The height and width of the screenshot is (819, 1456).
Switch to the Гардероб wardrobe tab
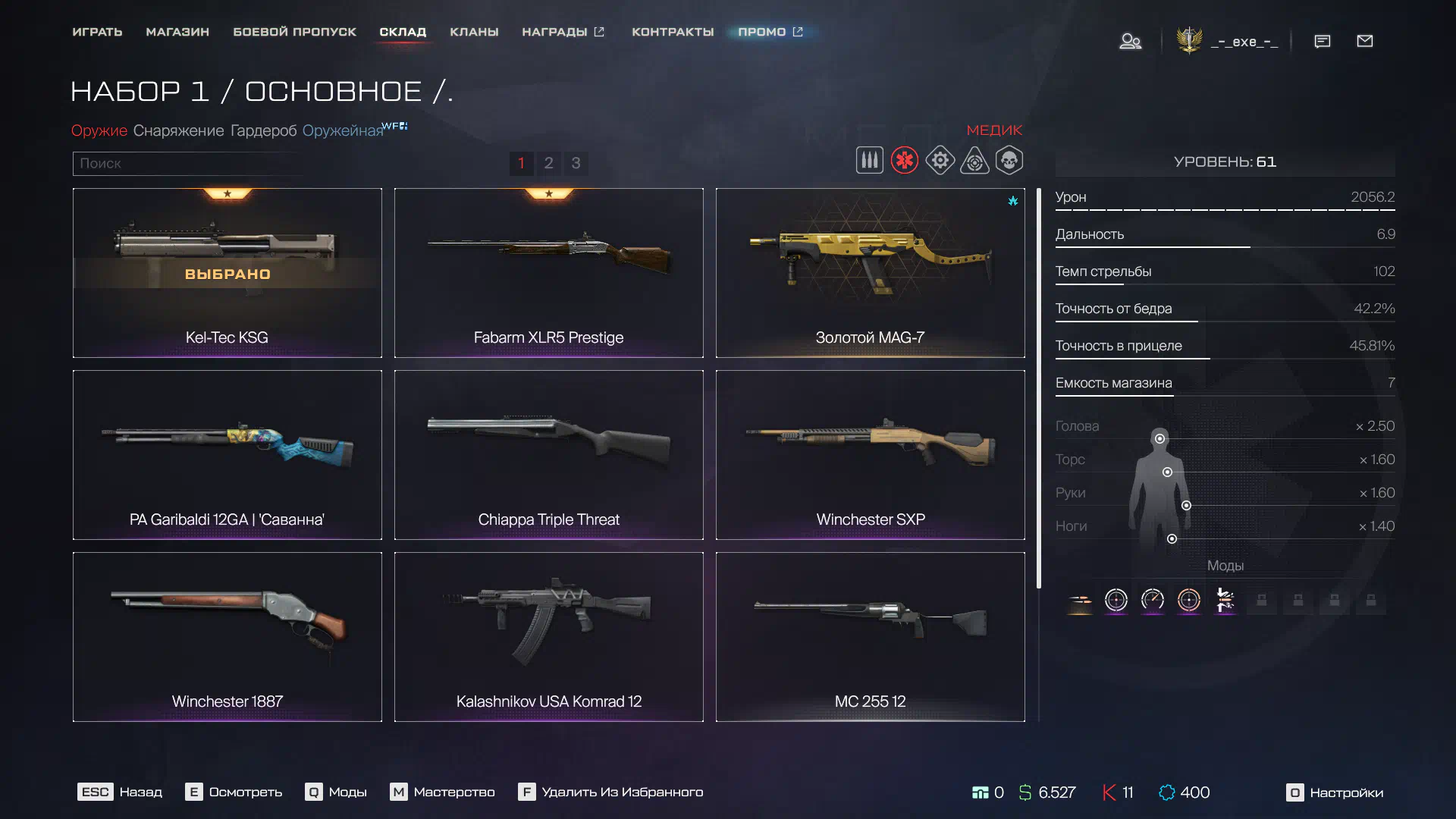263,130
